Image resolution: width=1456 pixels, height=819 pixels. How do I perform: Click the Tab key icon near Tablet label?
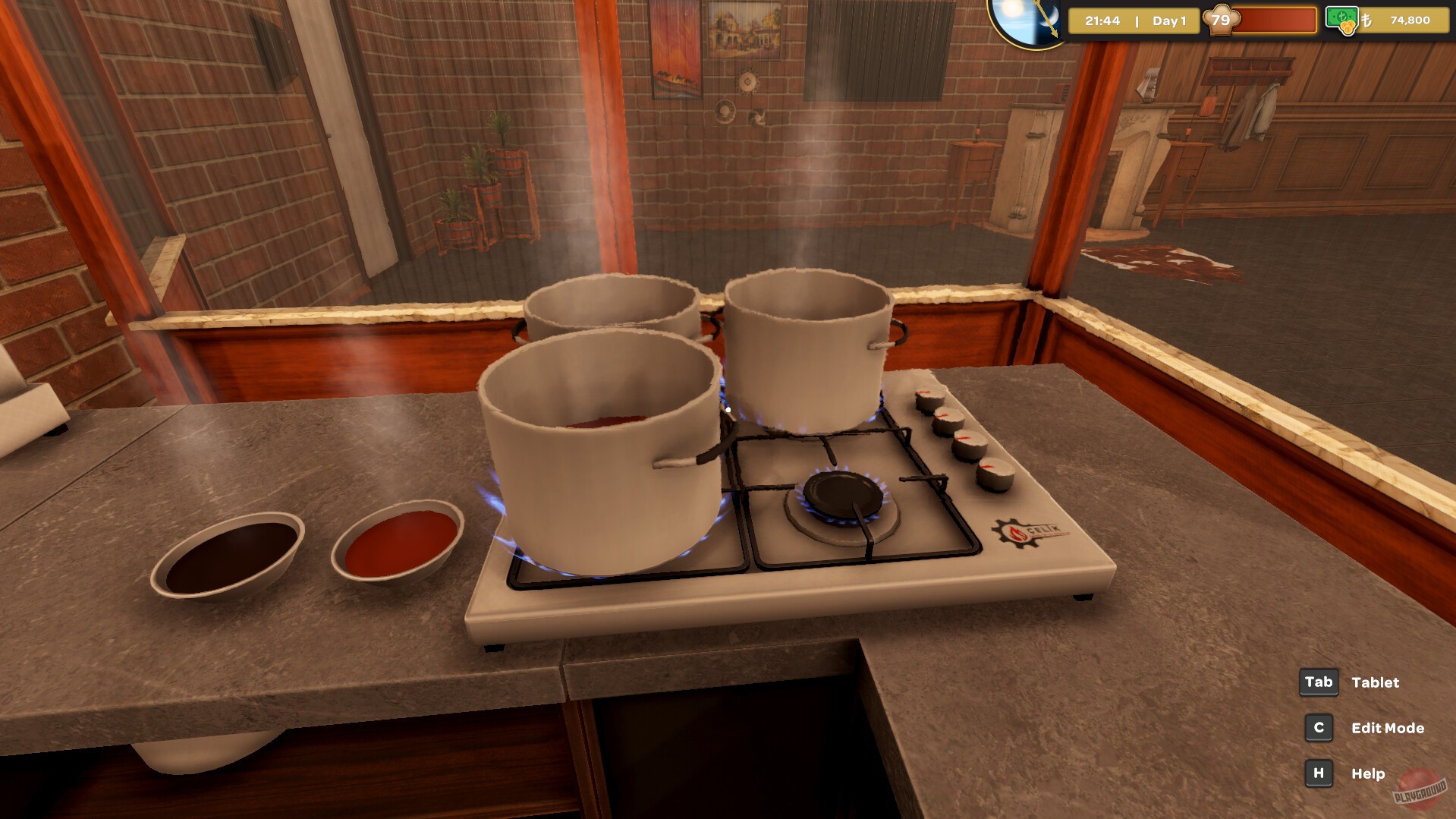click(1319, 682)
